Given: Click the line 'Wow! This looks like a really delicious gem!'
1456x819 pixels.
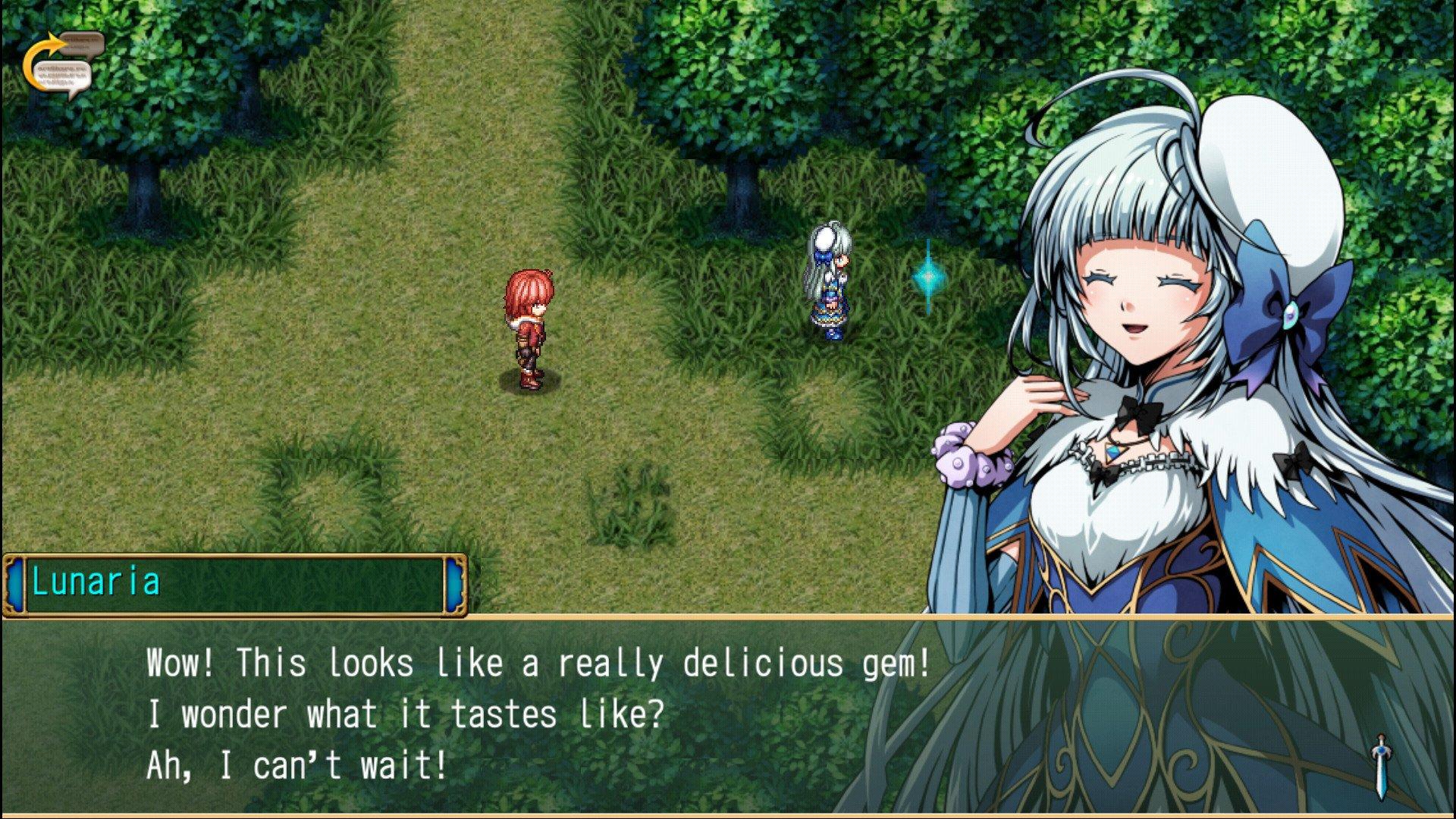Looking at the screenshot, I should click(538, 664).
